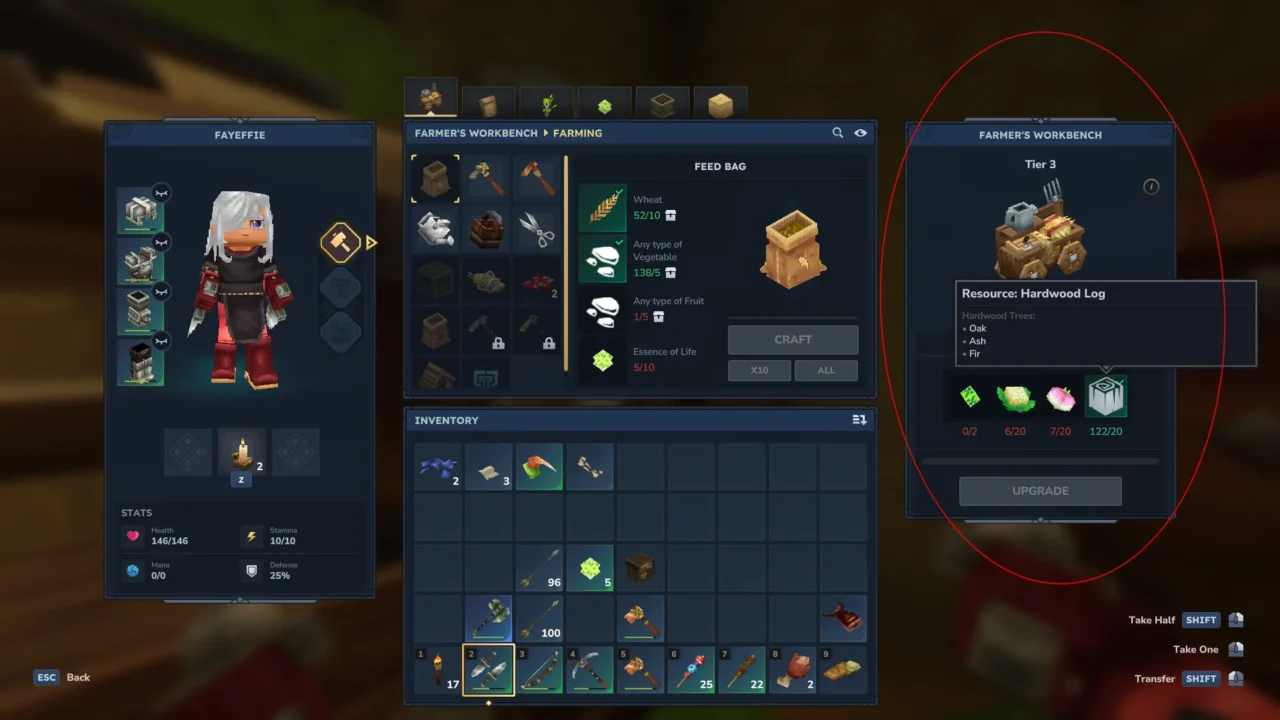Switch to the green essence crafting tab
The height and width of the screenshot is (720, 1280).
click(x=604, y=104)
